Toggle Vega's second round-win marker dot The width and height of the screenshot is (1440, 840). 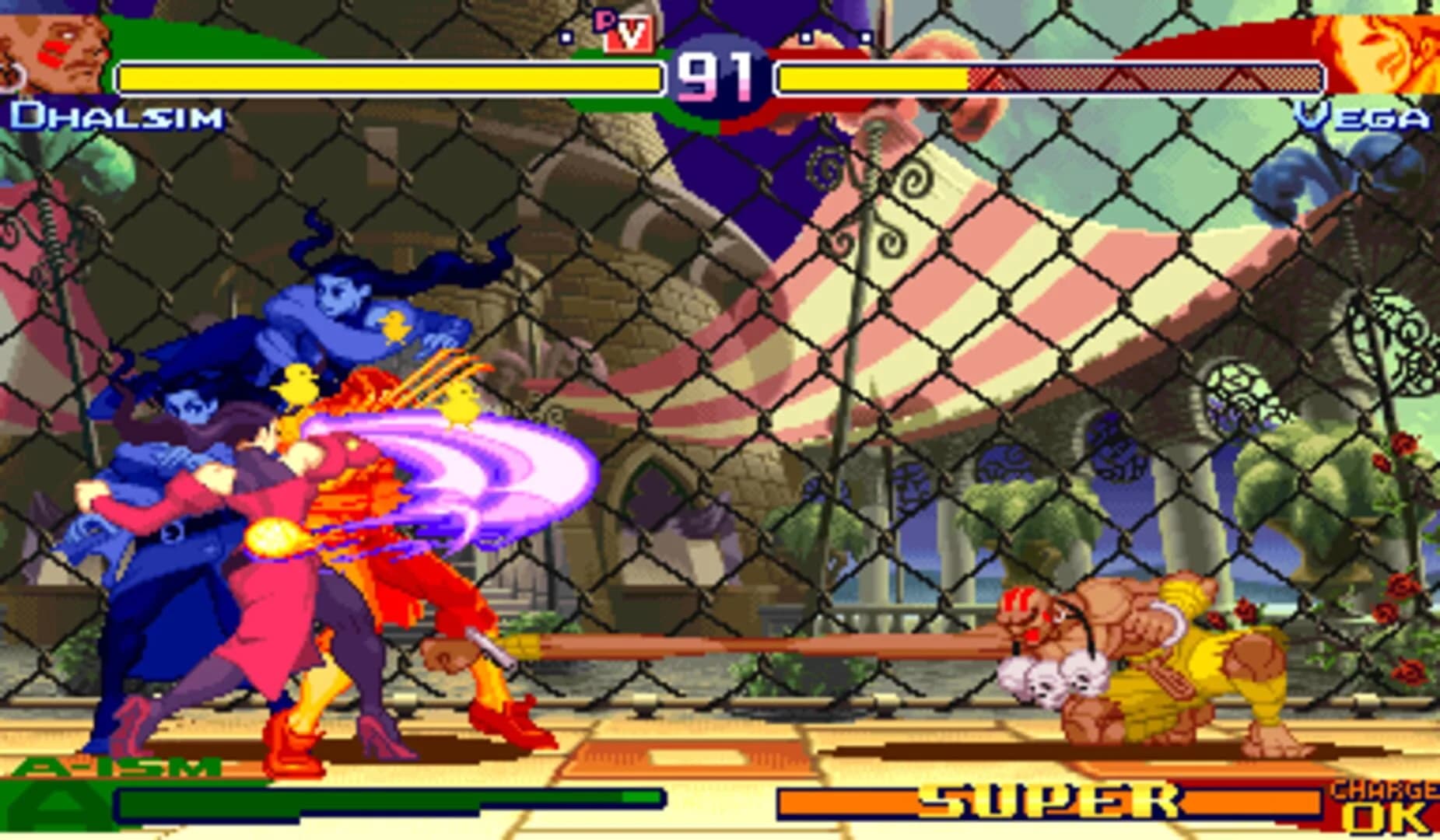click(x=866, y=37)
